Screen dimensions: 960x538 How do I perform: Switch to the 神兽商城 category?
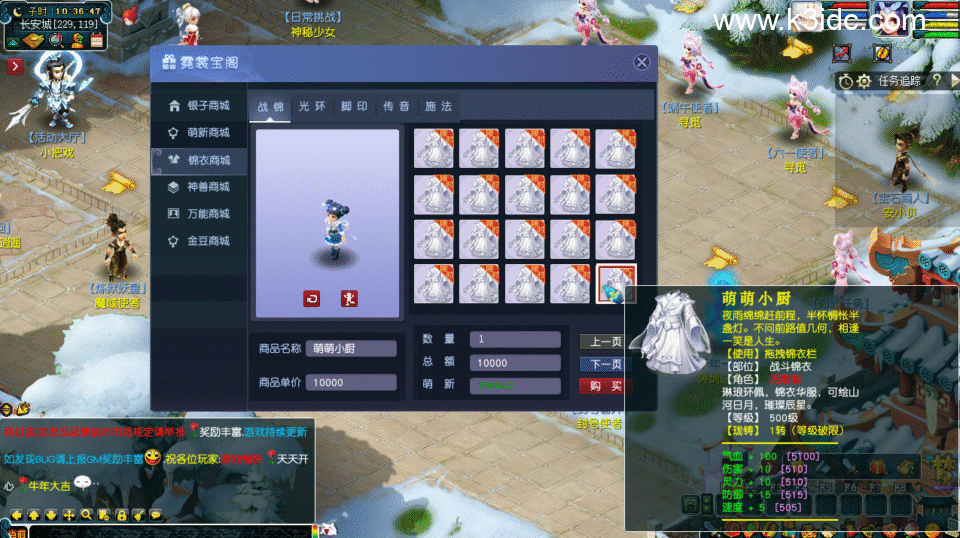(x=199, y=187)
